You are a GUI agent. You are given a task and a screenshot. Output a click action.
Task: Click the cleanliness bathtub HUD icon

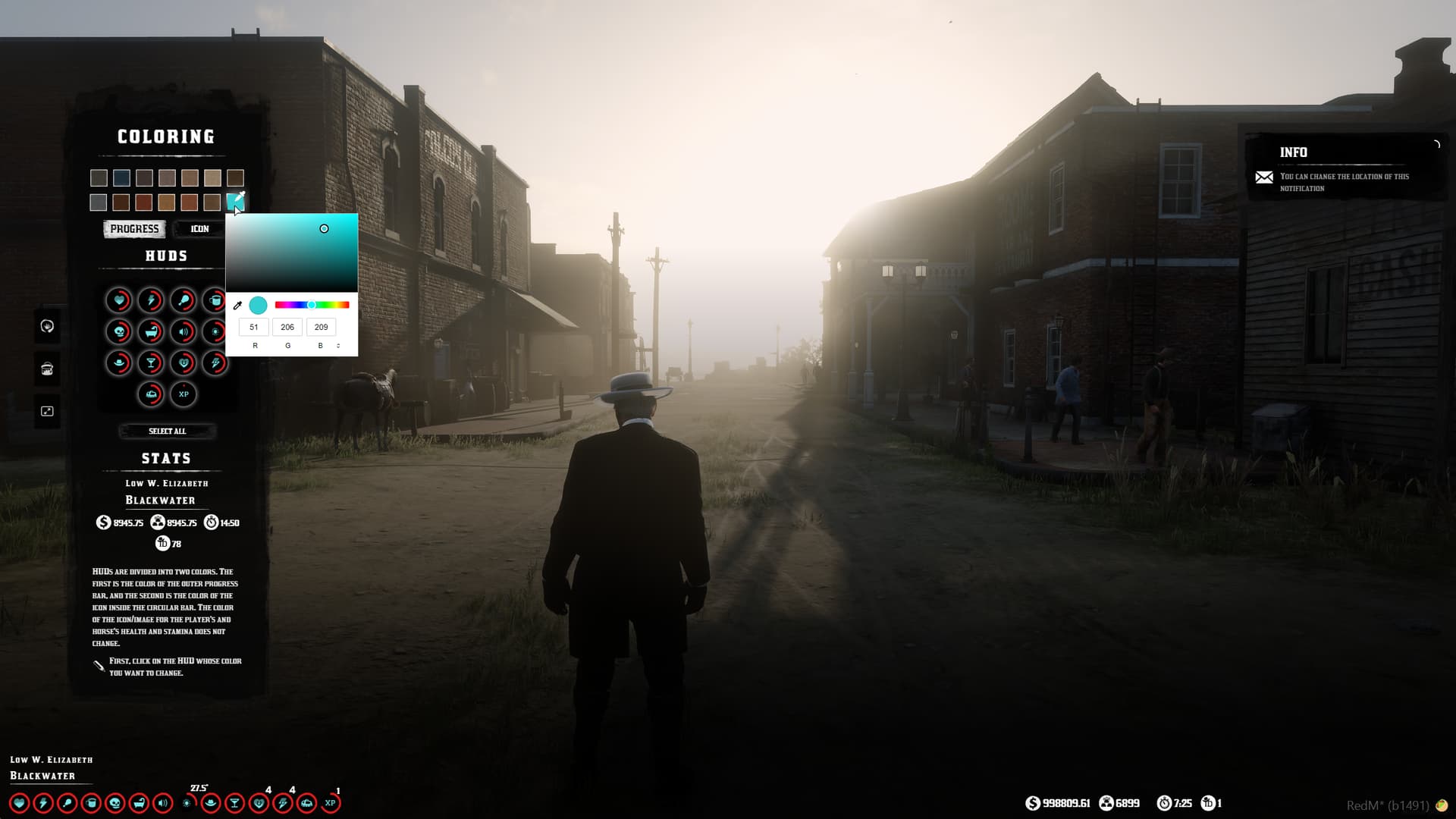click(150, 331)
